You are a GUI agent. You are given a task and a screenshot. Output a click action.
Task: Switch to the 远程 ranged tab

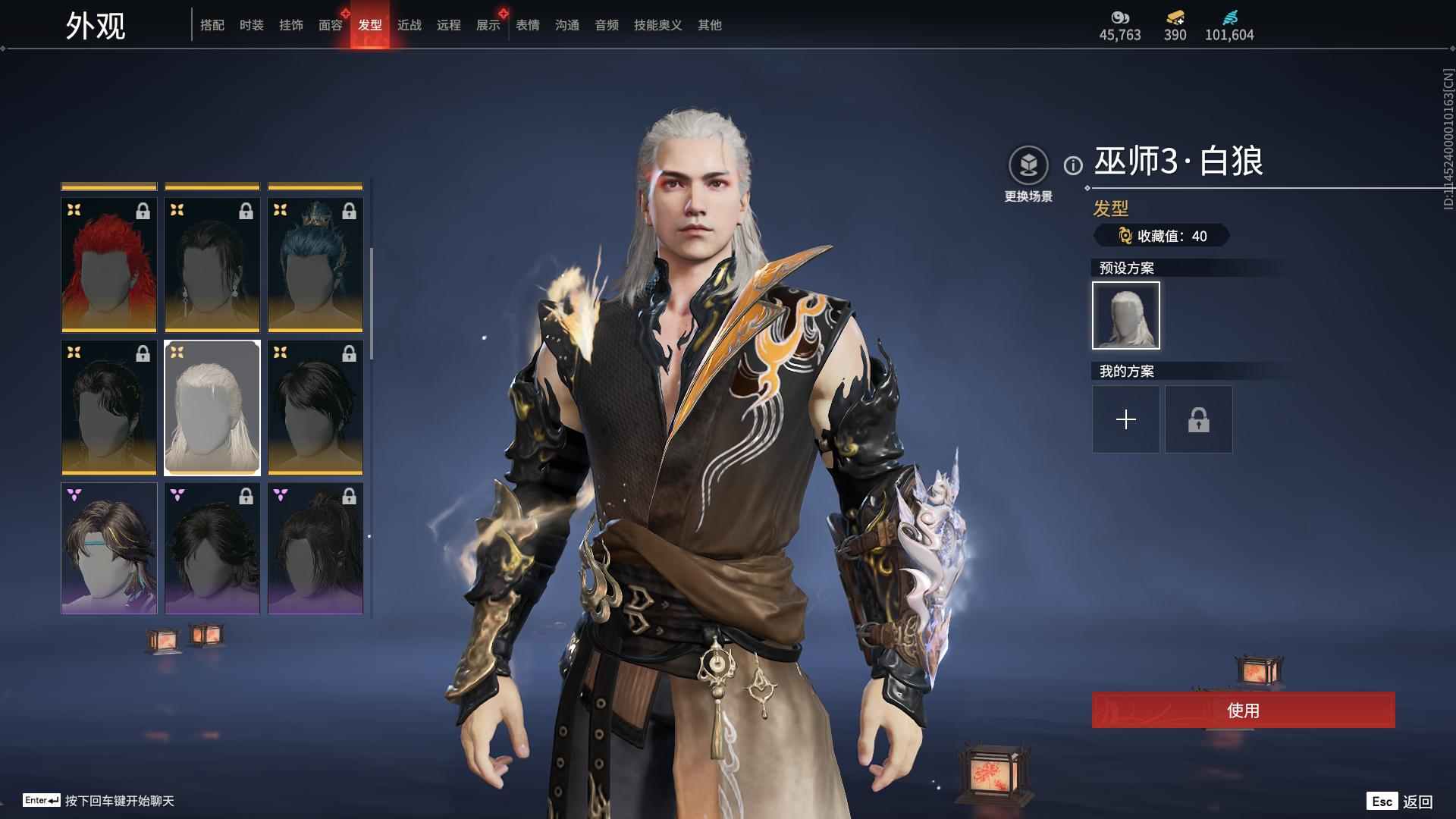(449, 25)
